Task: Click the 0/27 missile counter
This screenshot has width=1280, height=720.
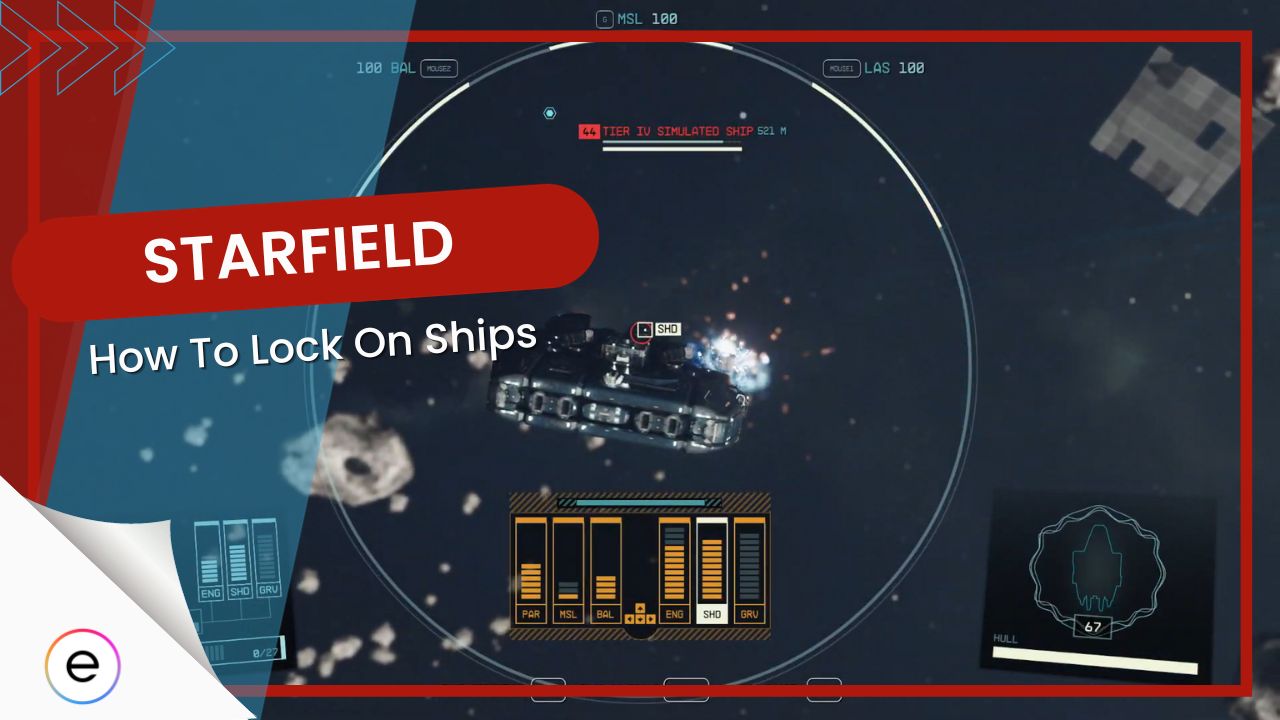Action: click(266, 652)
